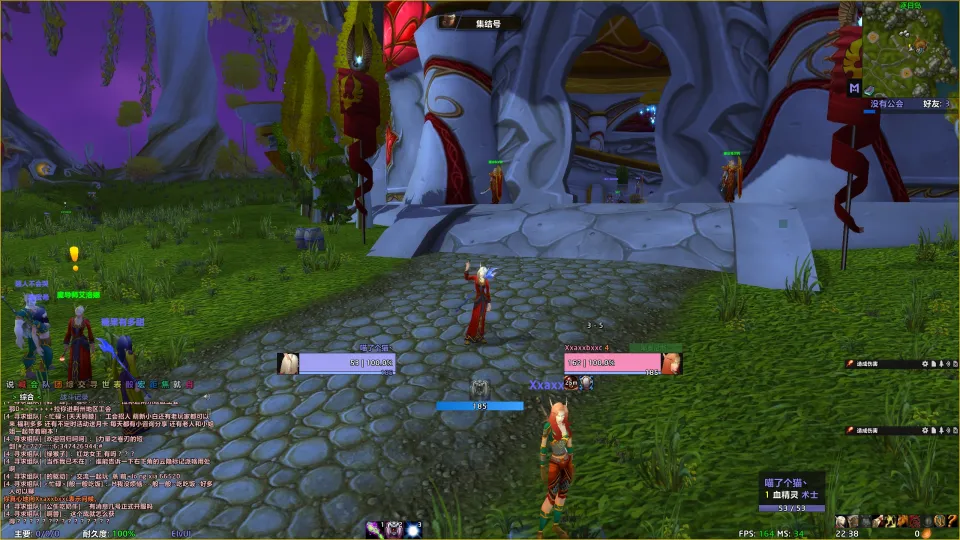Click the armored stance icon above blue bar
960x540 pixels.
point(480,388)
